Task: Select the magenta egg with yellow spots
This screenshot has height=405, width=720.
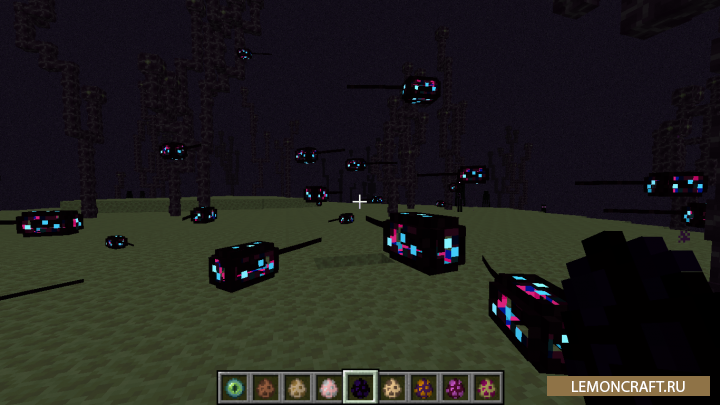Action: click(x=486, y=387)
